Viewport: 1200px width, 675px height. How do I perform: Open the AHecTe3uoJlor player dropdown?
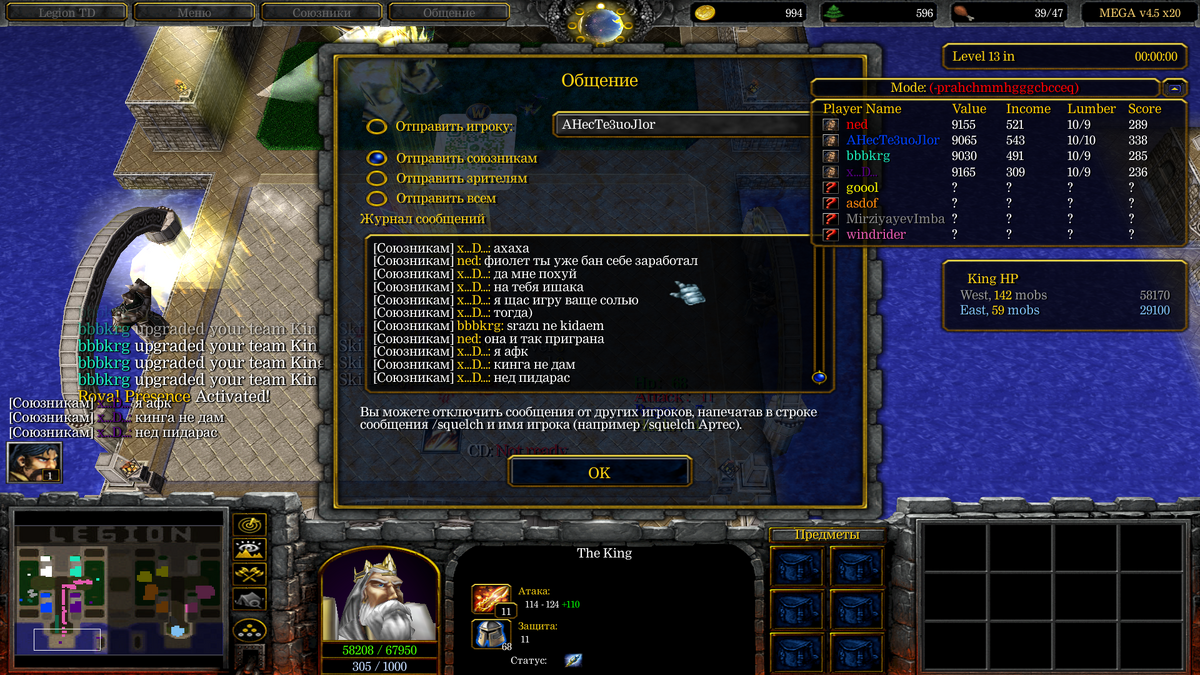pos(682,125)
